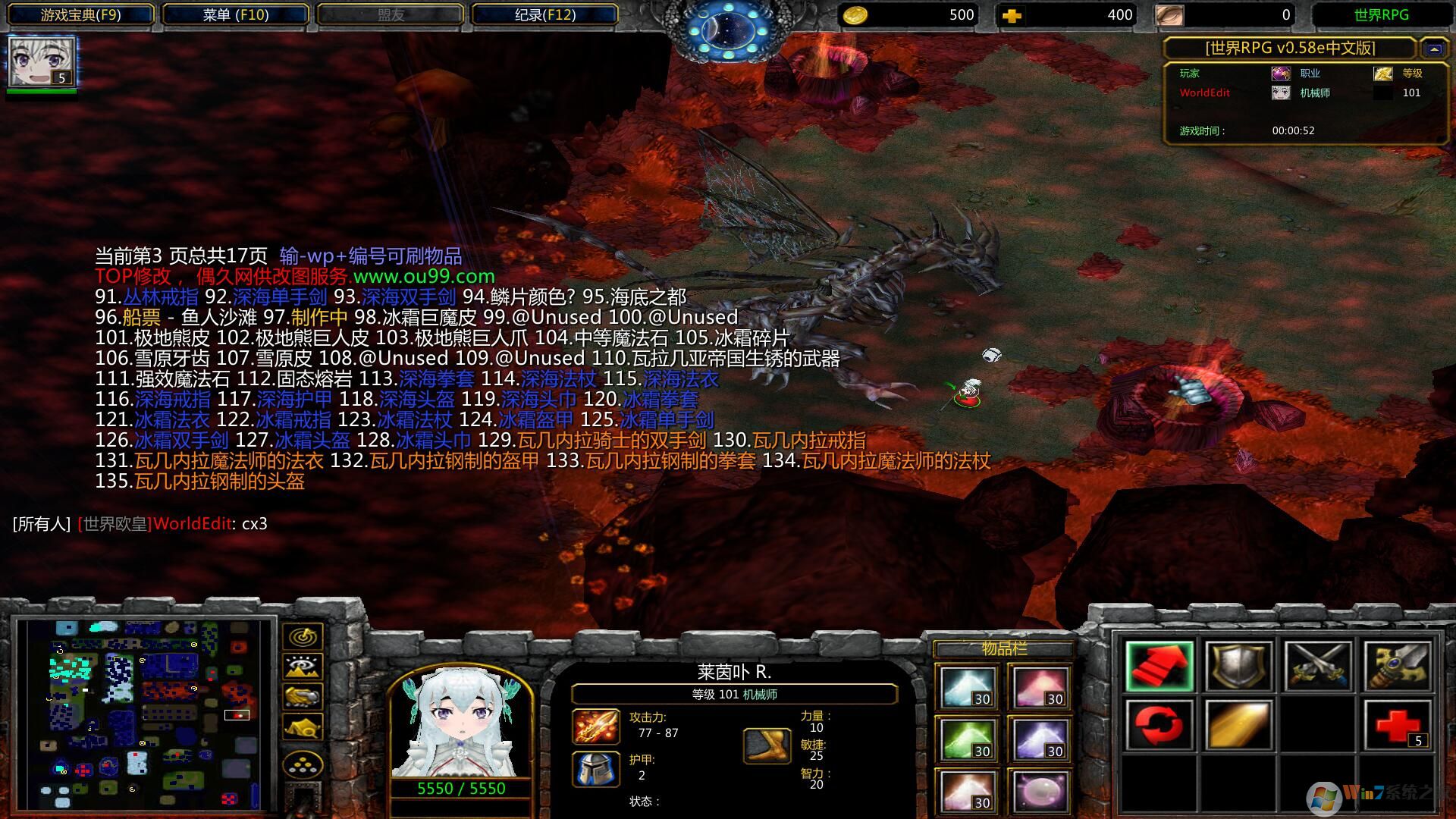This screenshot has width=1456, height=819.
Task: Toggle the minimap creep camp display button
Action: (x=303, y=727)
